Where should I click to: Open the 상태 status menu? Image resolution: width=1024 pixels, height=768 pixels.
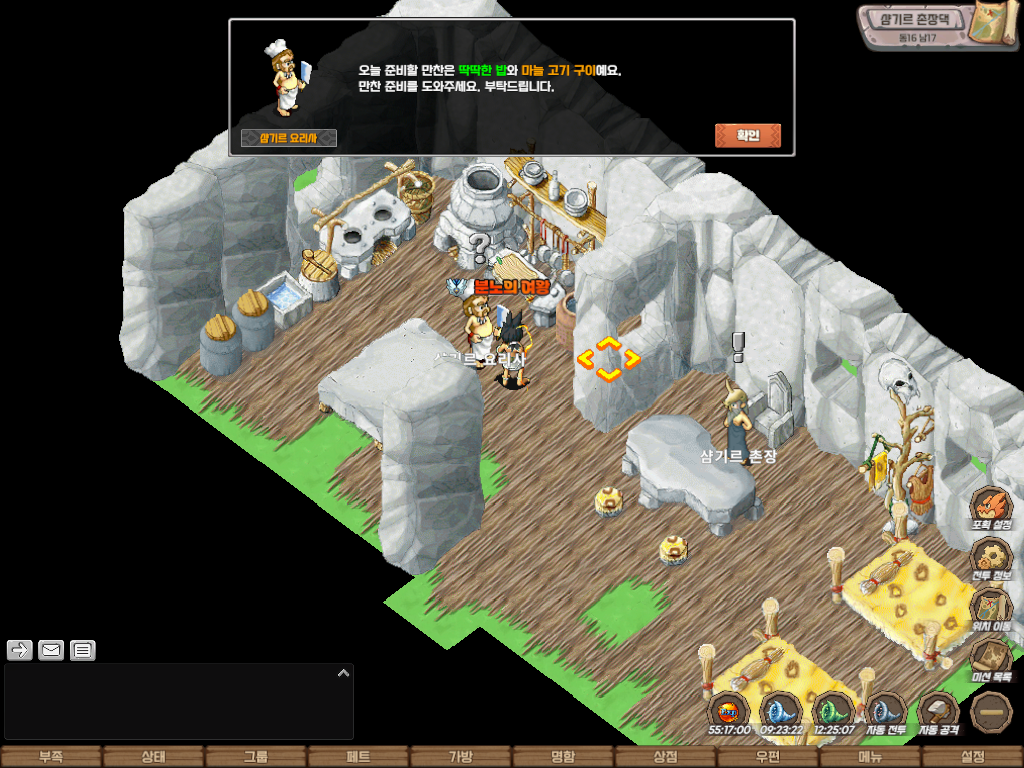(x=153, y=757)
